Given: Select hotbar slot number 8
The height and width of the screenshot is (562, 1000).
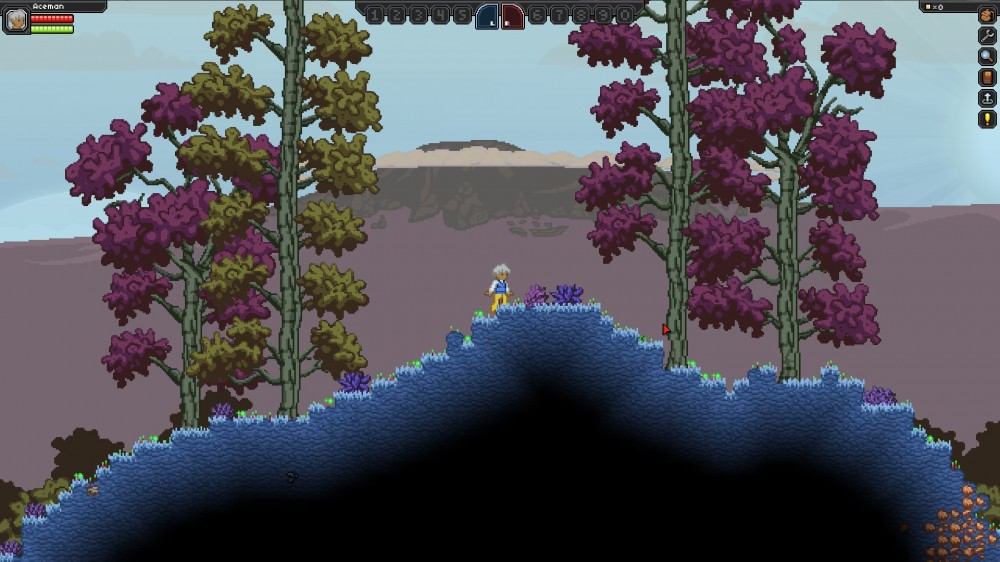Looking at the screenshot, I should (x=581, y=15).
